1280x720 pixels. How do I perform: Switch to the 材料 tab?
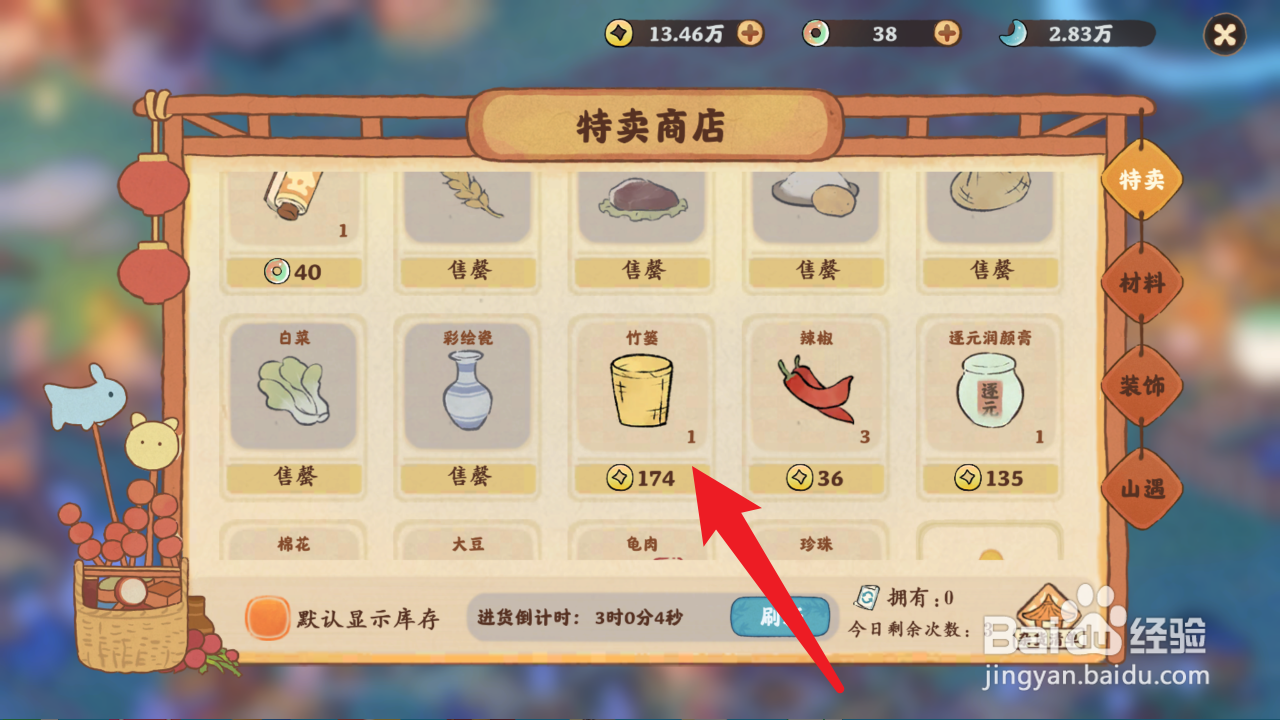1143,283
